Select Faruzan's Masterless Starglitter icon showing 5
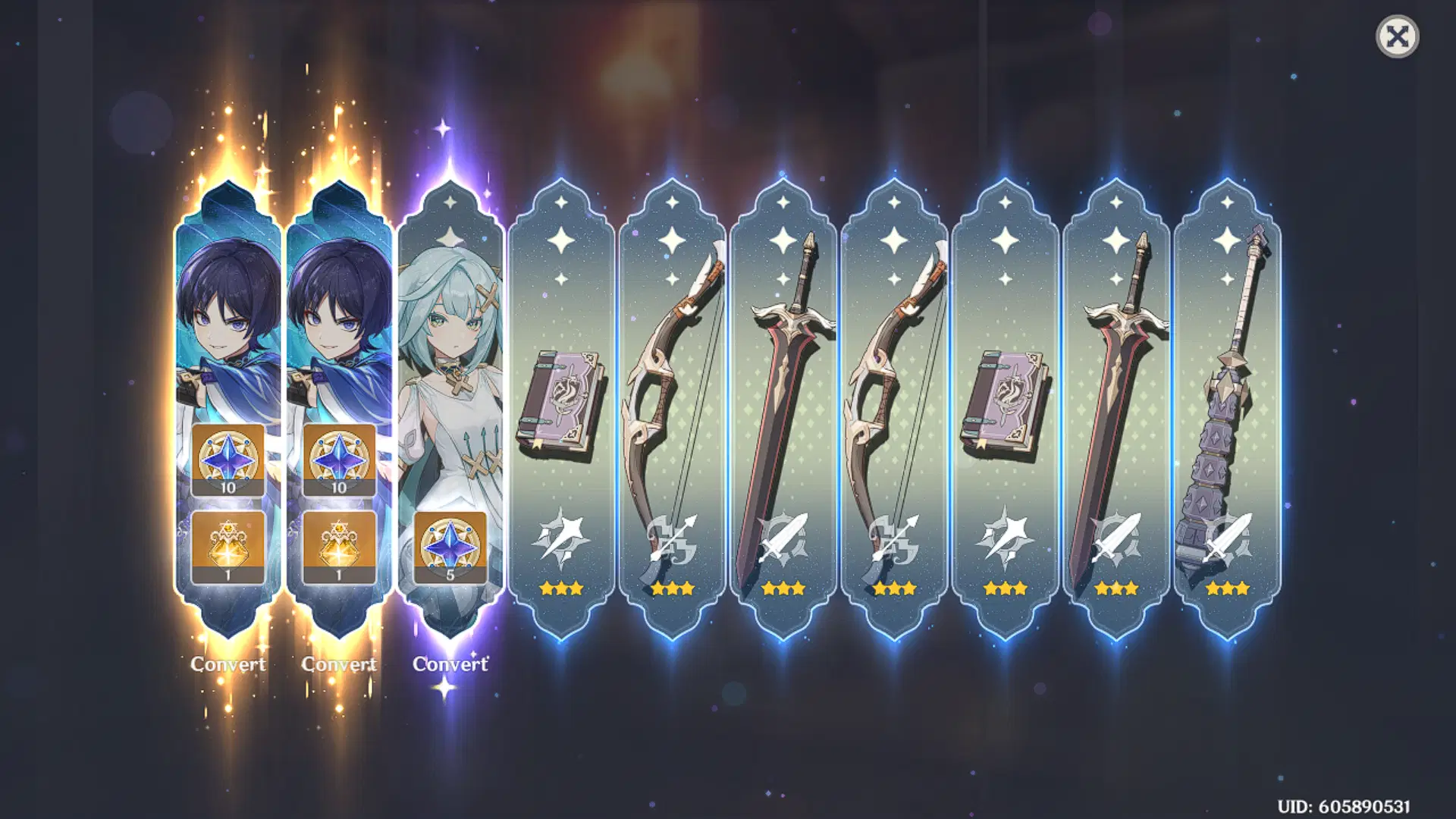Viewport: 1456px width, 819px height. pos(451,546)
